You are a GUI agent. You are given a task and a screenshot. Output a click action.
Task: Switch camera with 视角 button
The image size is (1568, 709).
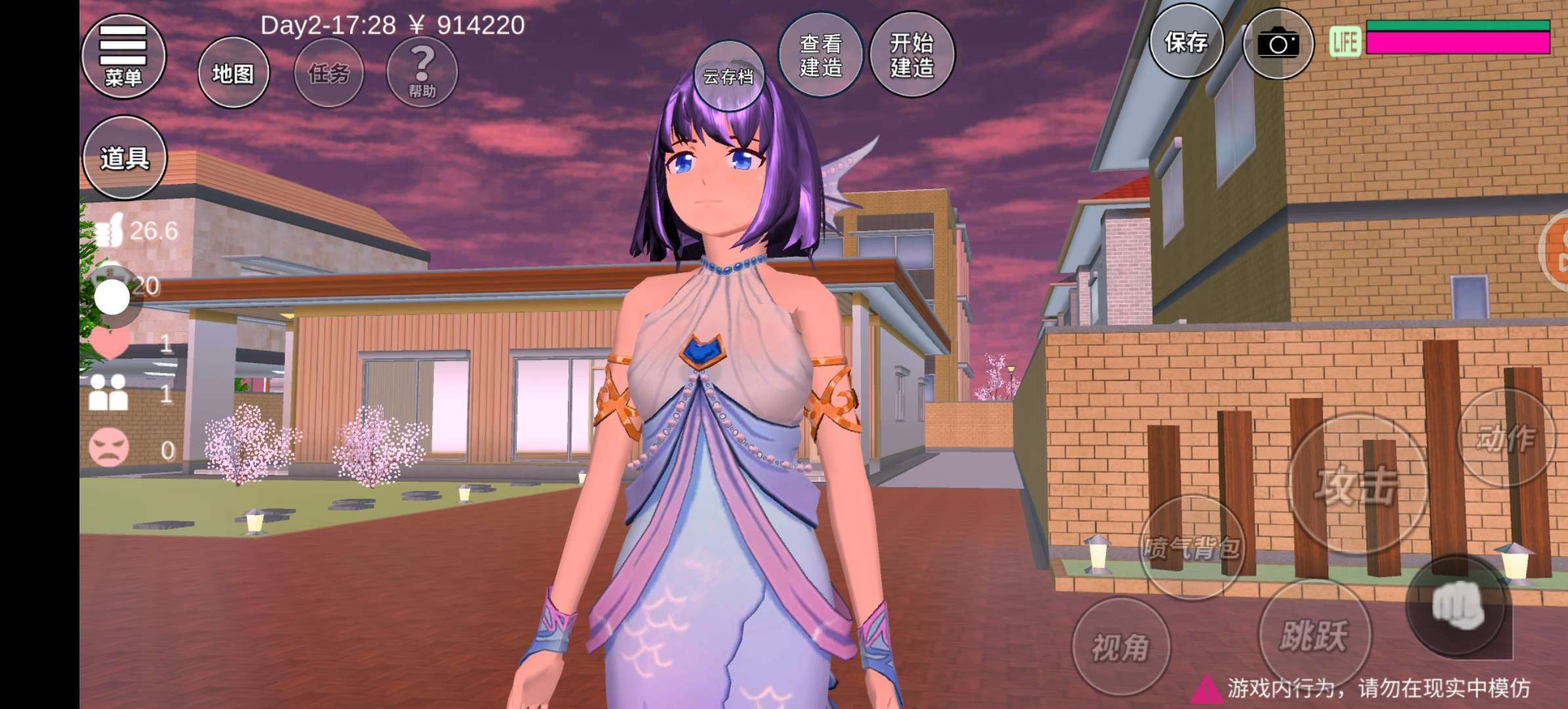[x=1121, y=647]
